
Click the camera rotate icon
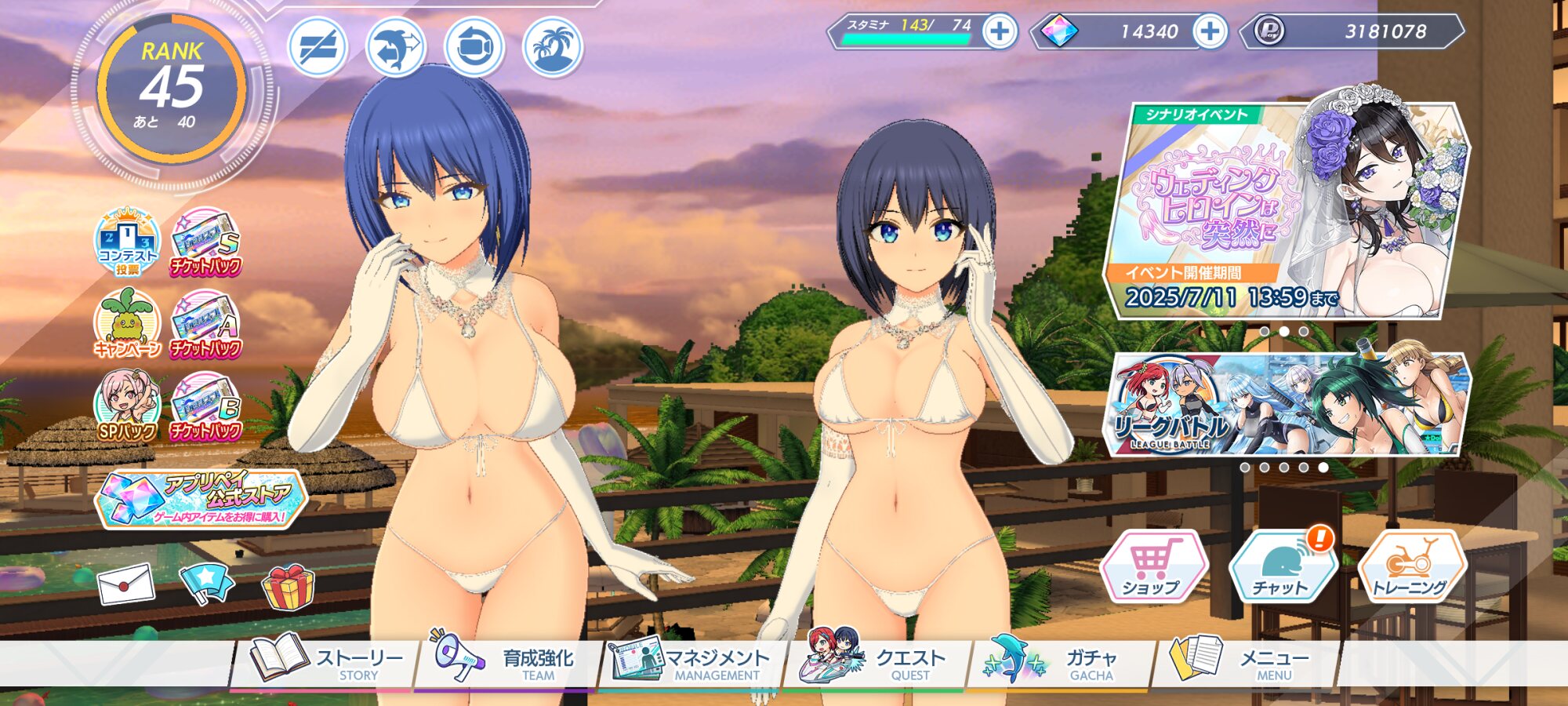click(x=474, y=47)
